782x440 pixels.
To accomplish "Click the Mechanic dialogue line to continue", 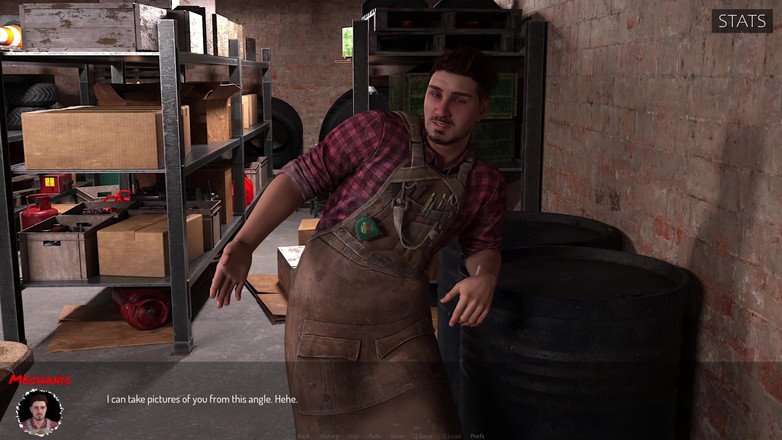I will point(202,400).
